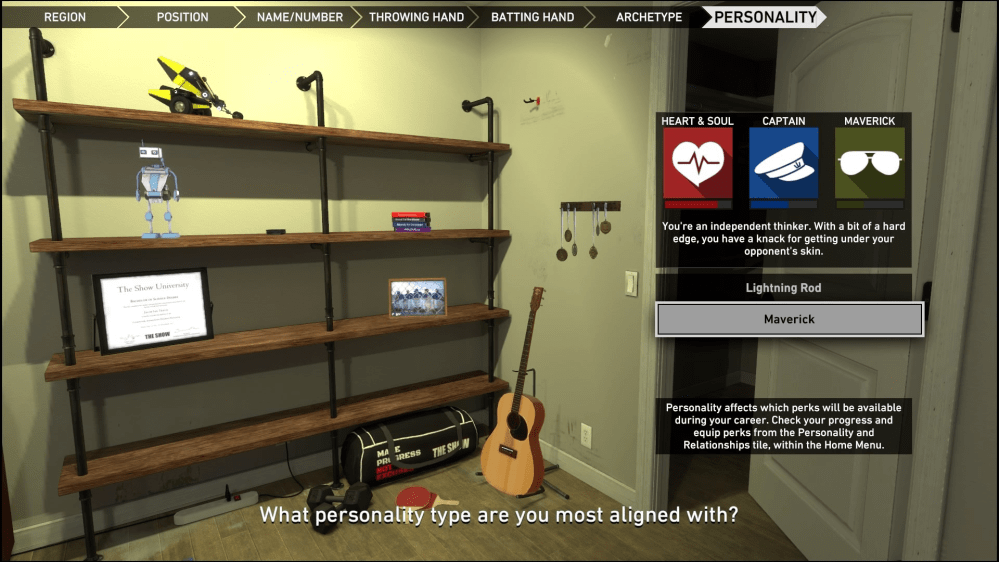Choose the Lightning Rod personality option
Viewport: 999px width, 562px height.
coord(783,288)
